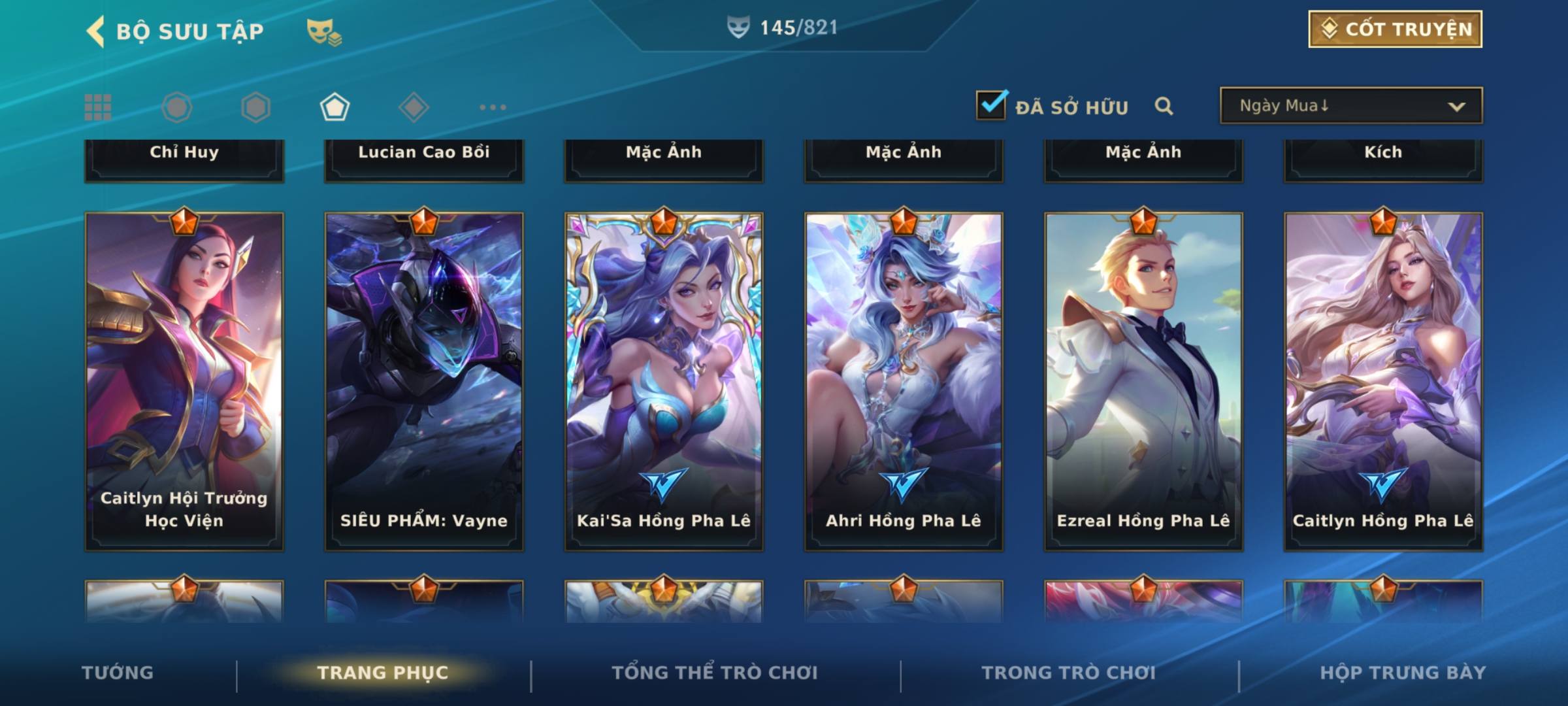The height and width of the screenshot is (706, 1568).
Task: Switch to Tổng Thể Trò Chơi tab
Action: click(x=715, y=673)
